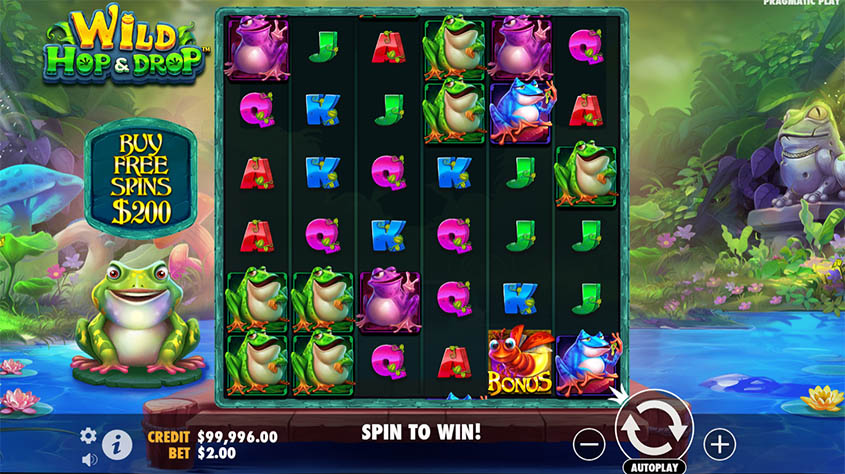Viewport: 845px width, 474px height.
Task: Buy free spins for $200
Action: click(141, 176)
